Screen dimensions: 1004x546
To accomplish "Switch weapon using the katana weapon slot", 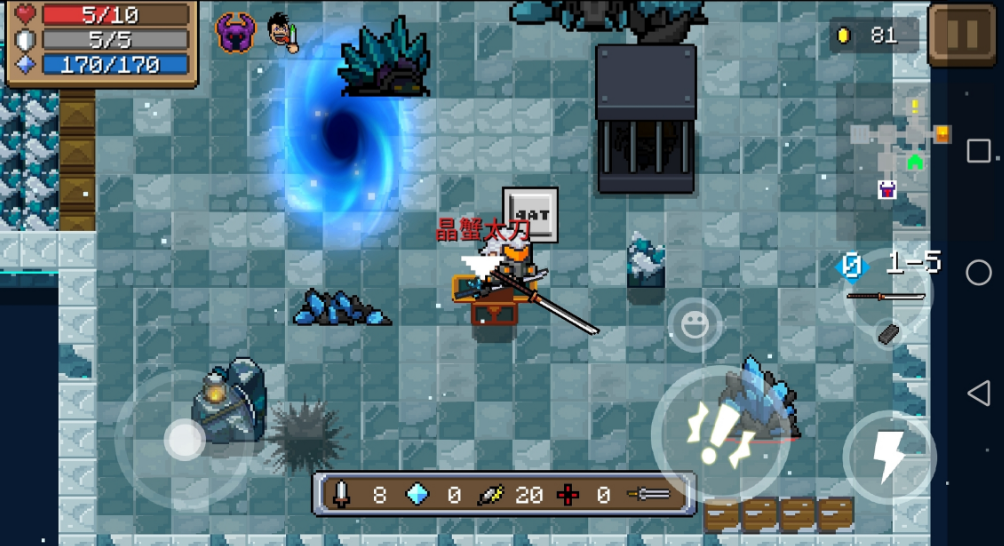I will tap(886, 296).
